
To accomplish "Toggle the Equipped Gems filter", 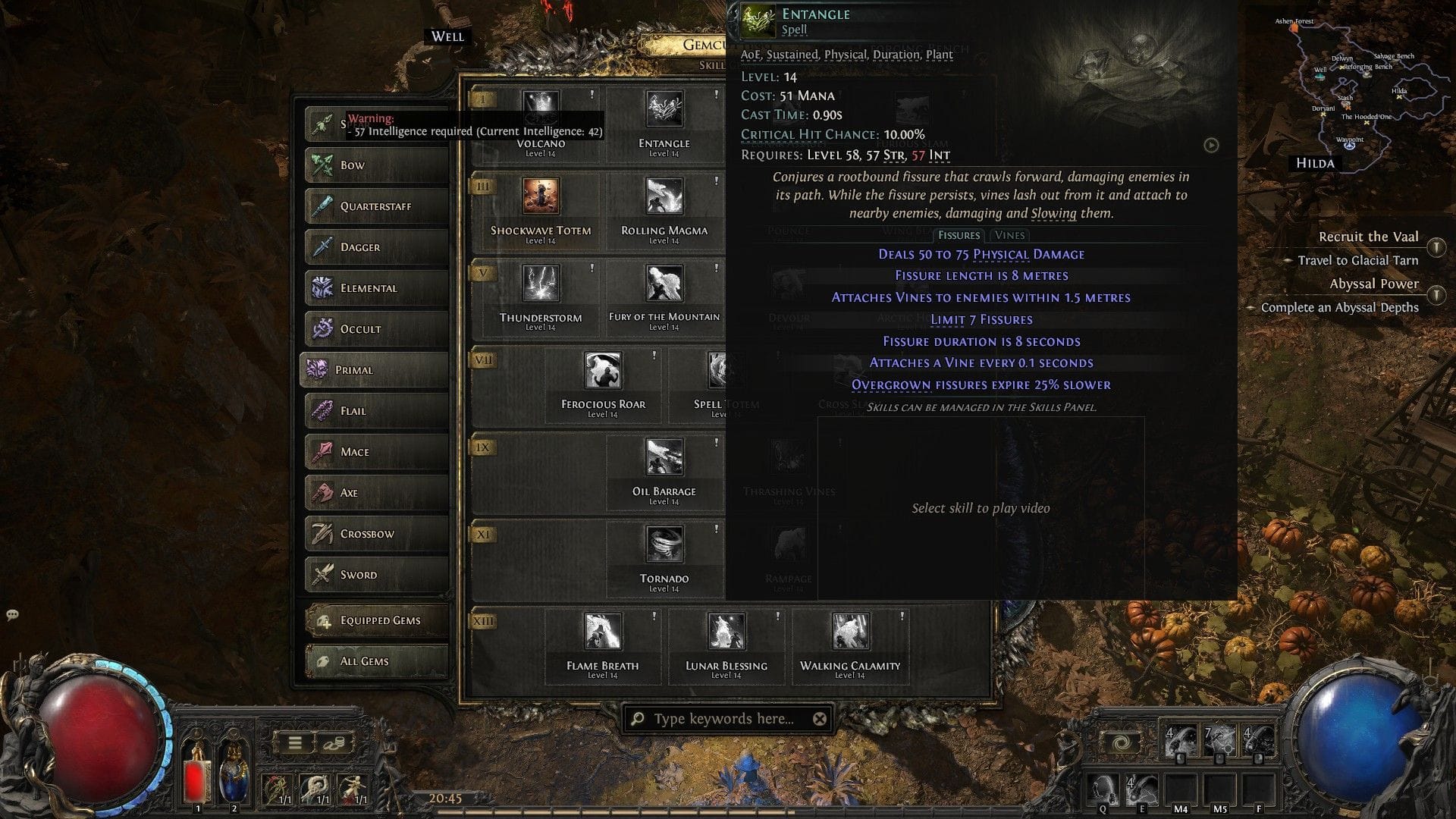I will tap(377, 620).
